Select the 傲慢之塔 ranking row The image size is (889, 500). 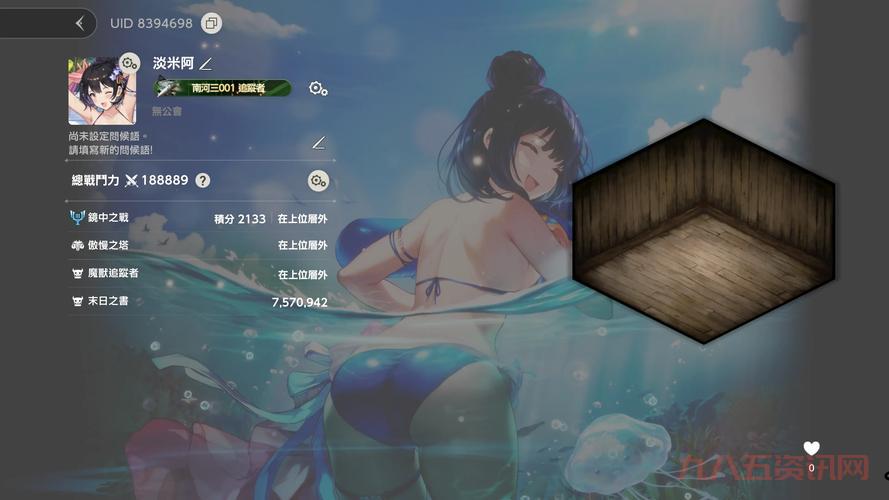199,245
